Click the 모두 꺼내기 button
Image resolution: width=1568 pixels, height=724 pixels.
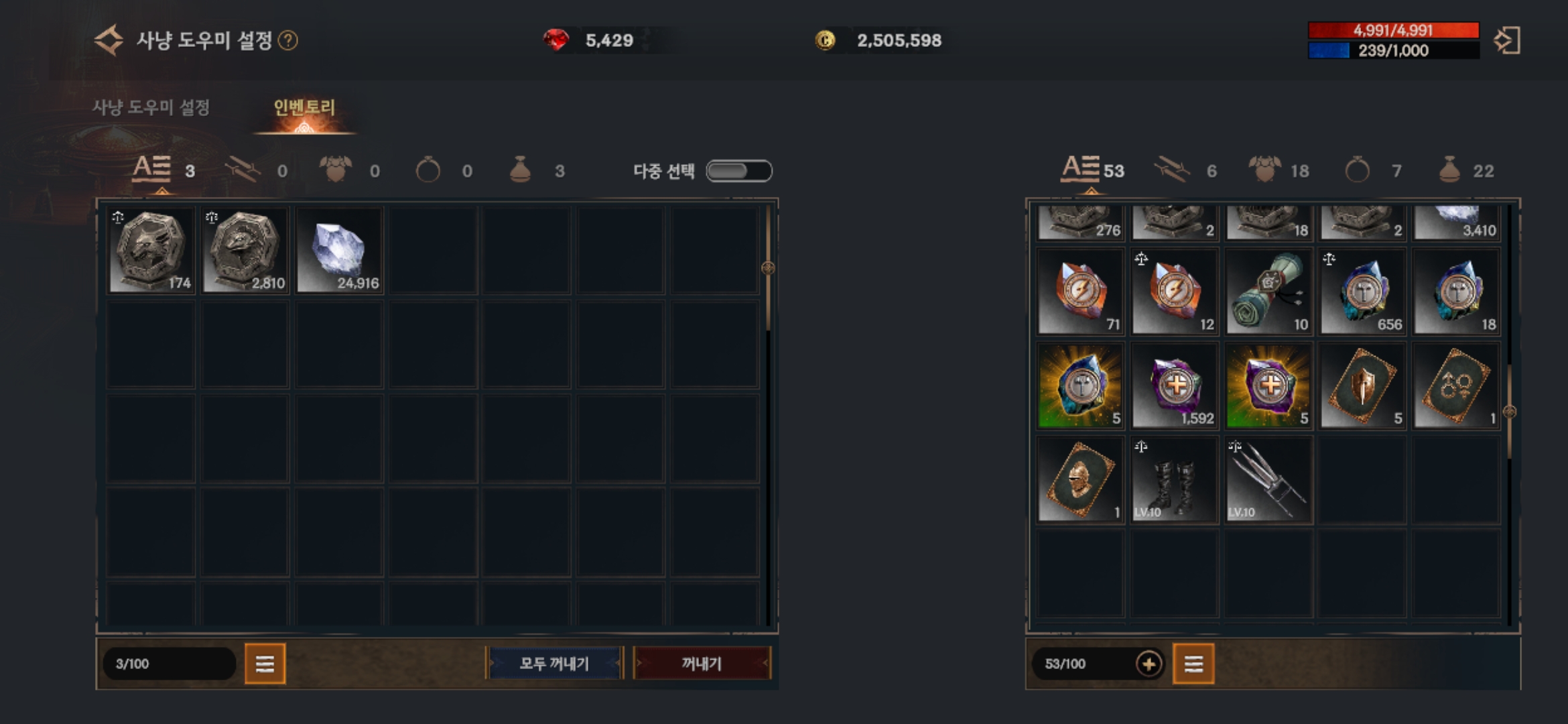pos(554,664)
